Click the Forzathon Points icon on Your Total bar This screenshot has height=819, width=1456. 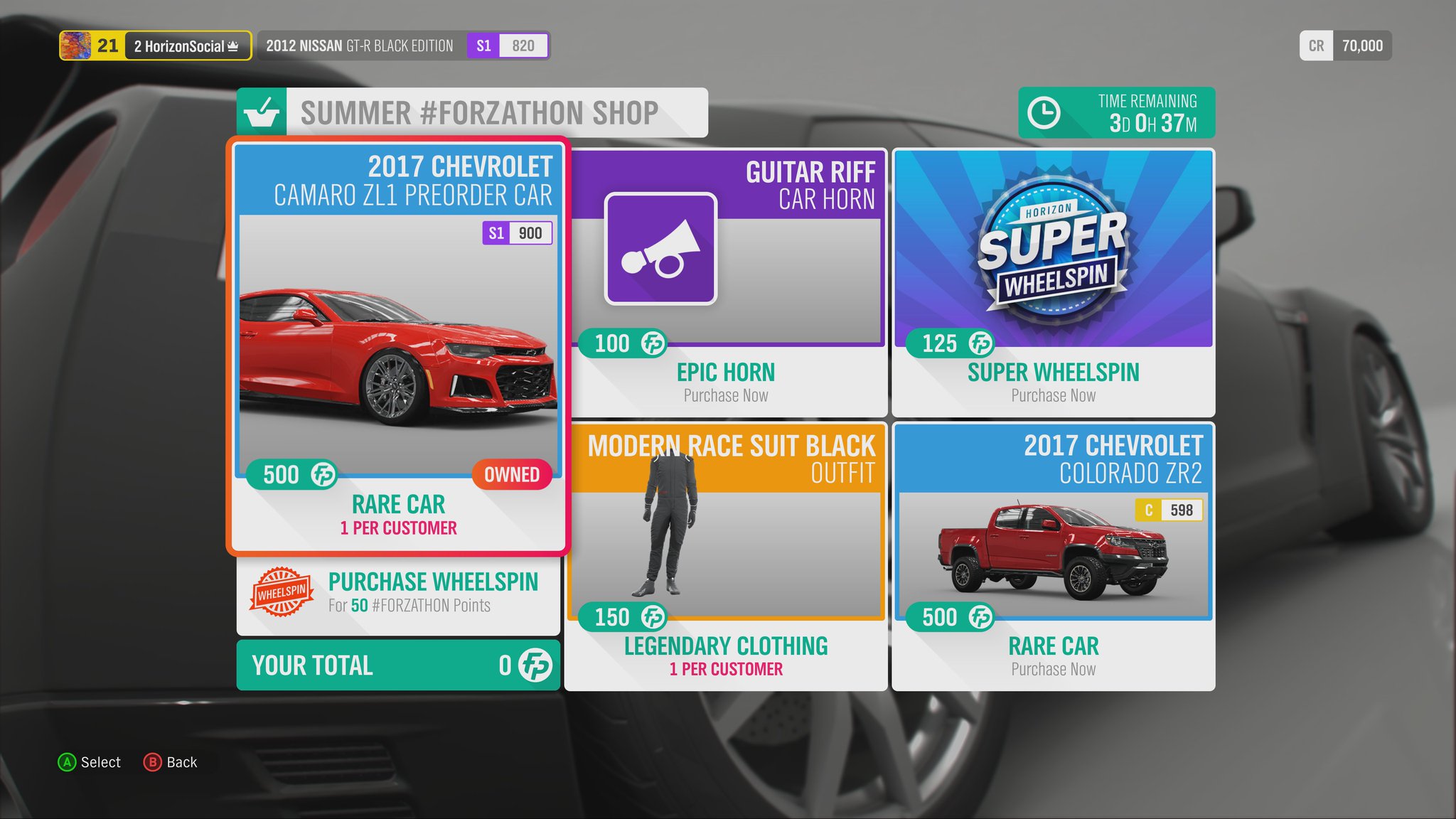tap(536, 665)
